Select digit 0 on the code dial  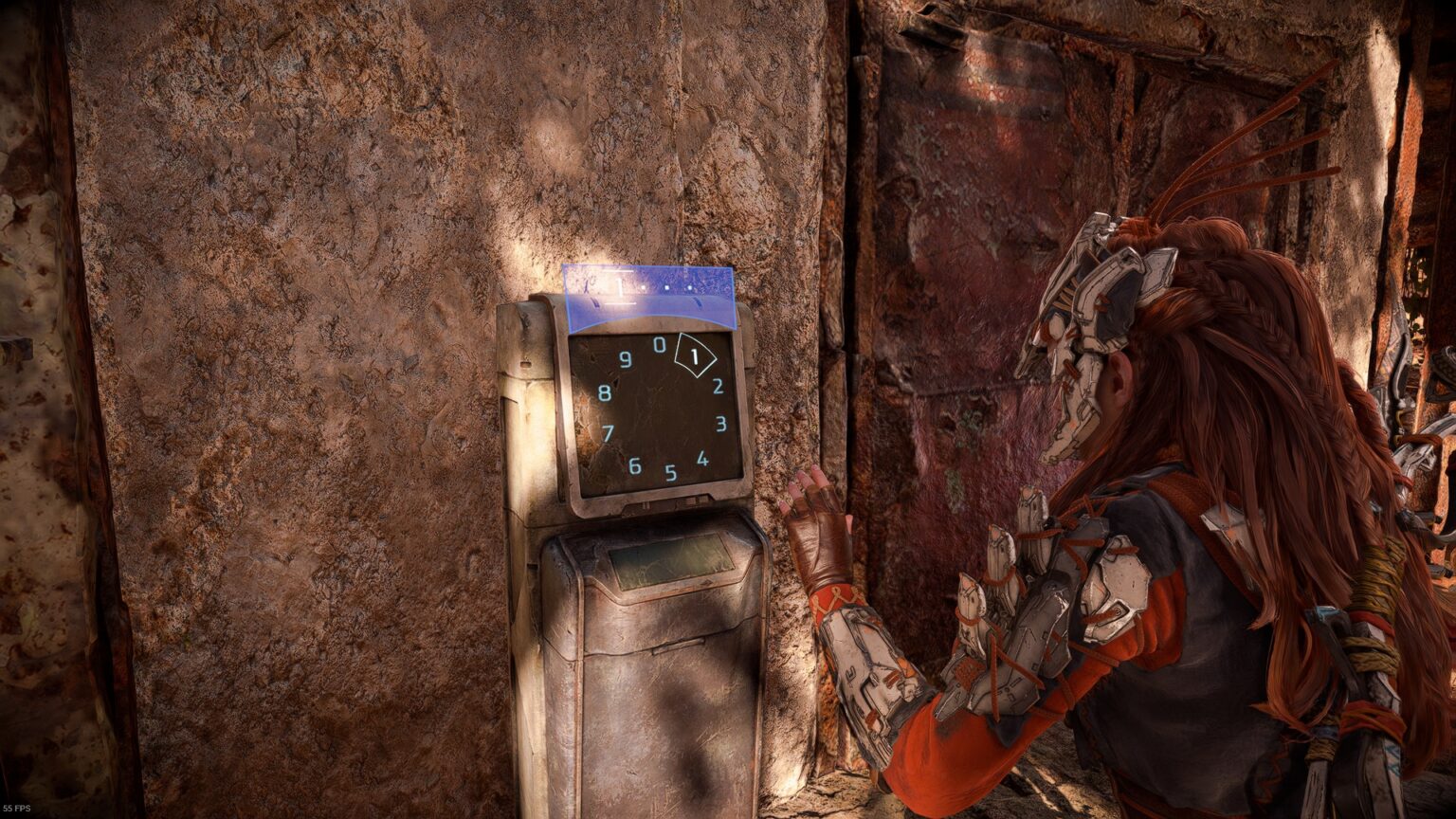660,344
